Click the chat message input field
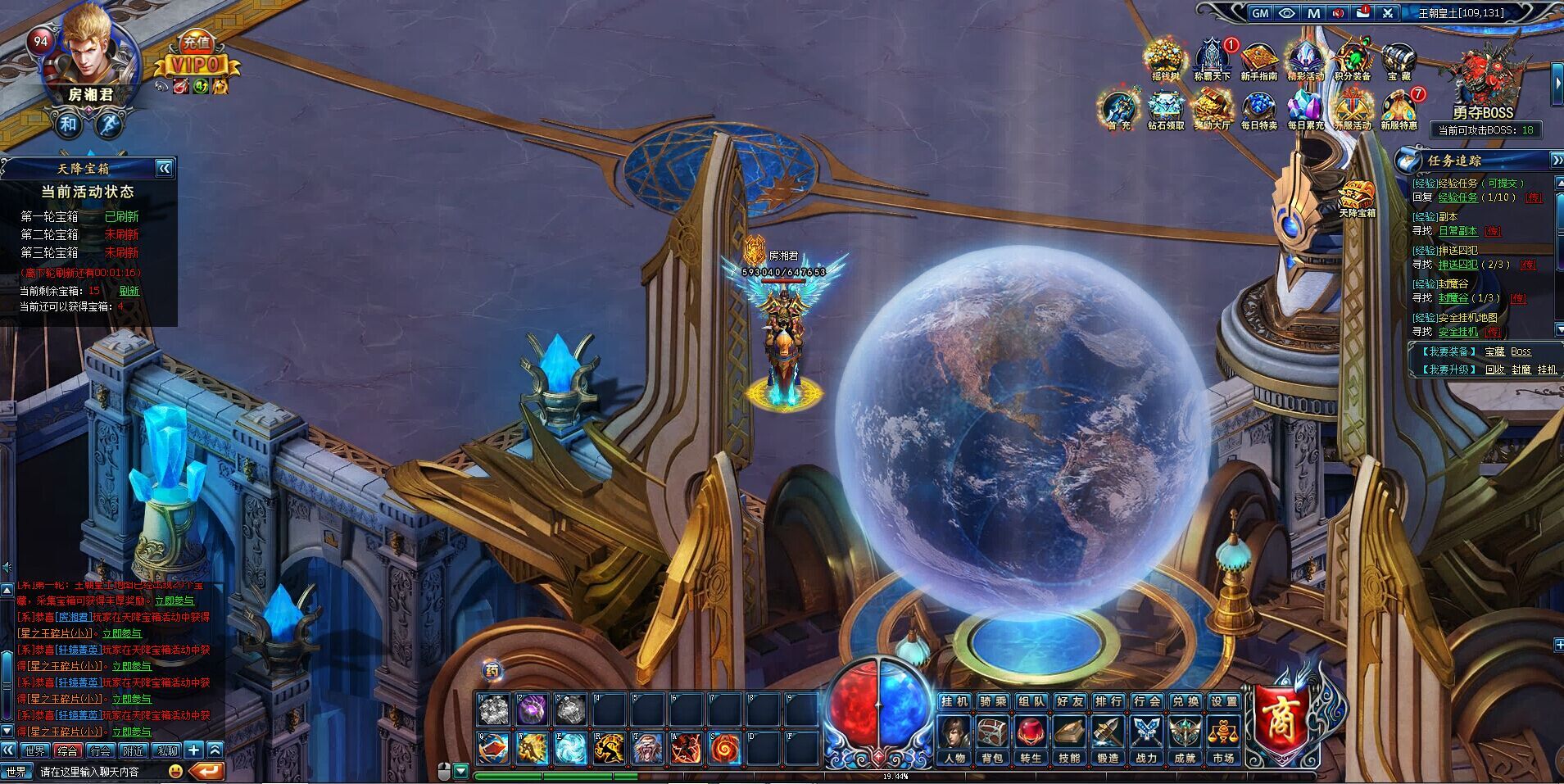This screenshot has height=784, width=1564. point(98,772)
